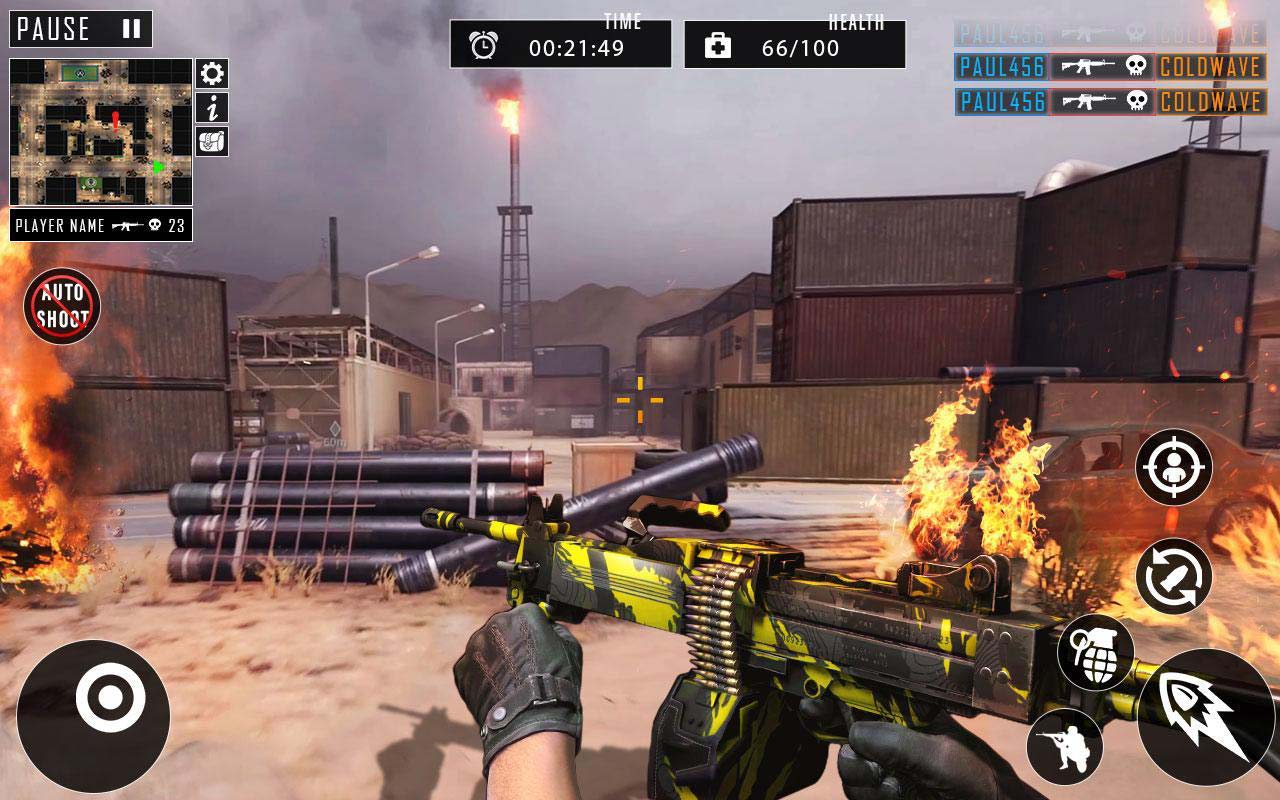The width and height of the screenshot is (1280, 800).
Task: Toggle the crouching soldier stance button
Action: tap(1064, 746)
